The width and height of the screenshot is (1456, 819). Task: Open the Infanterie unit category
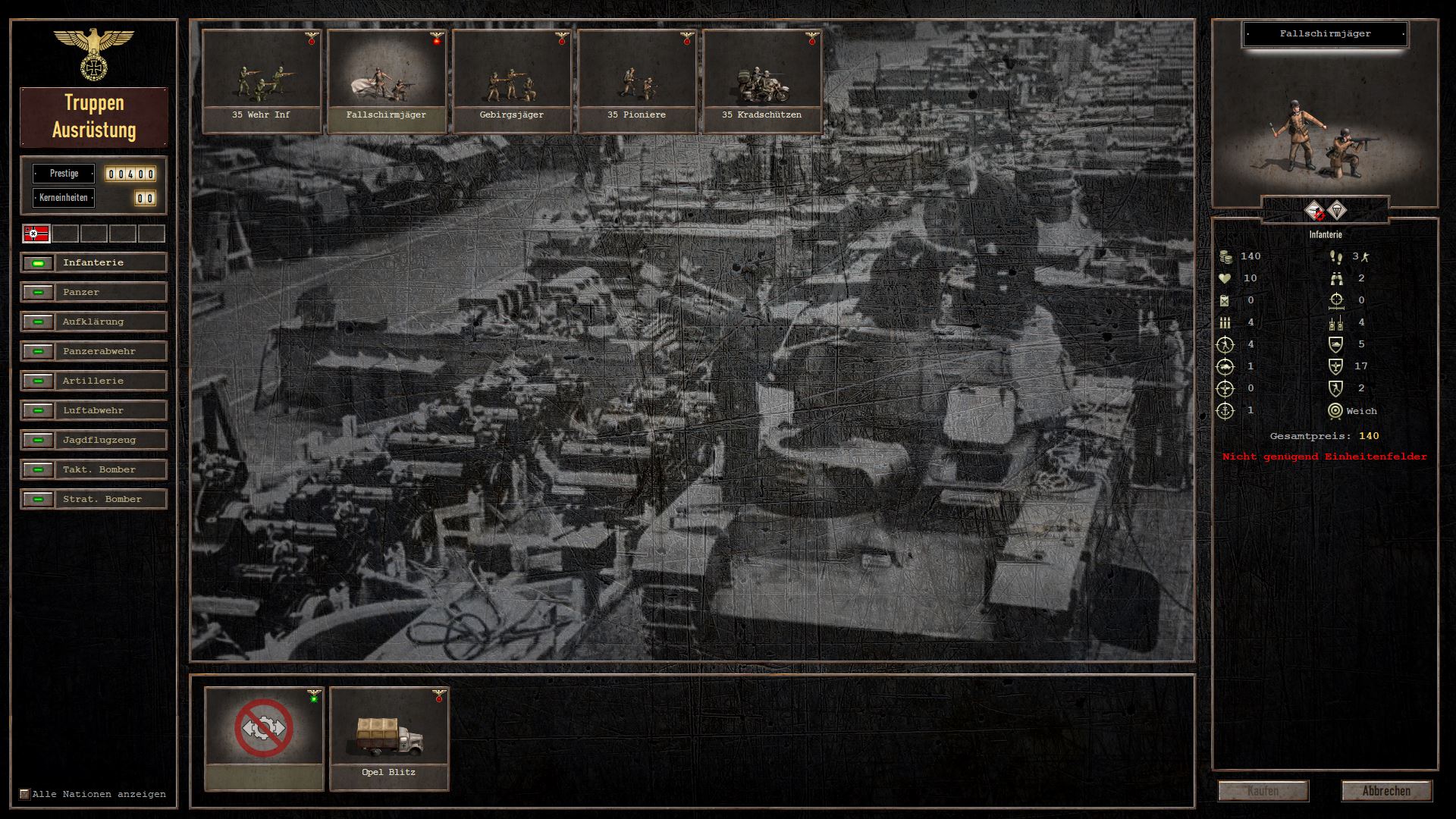[x=94, y=263]
